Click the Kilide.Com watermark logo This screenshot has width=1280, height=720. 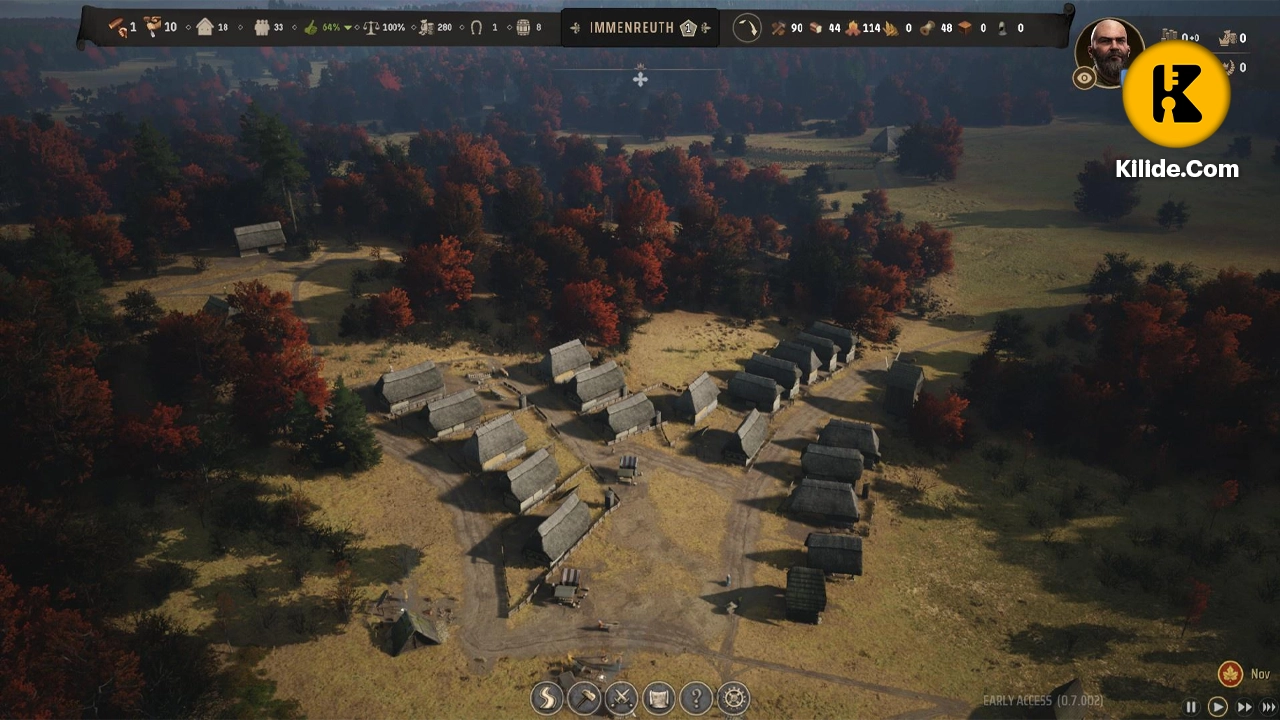pos(1176,94)
